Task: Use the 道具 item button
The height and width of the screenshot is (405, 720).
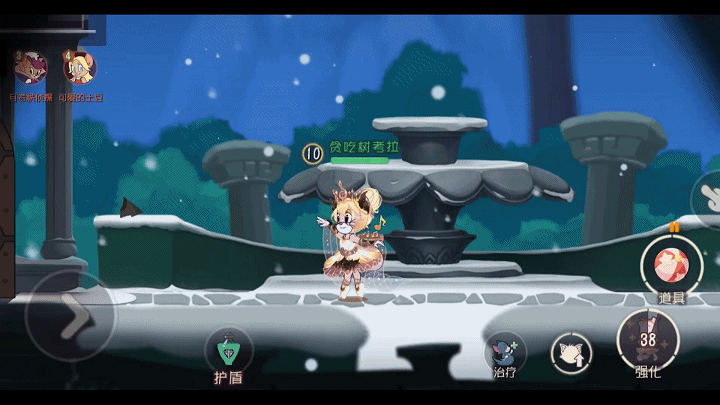Action: pos(670,266)
